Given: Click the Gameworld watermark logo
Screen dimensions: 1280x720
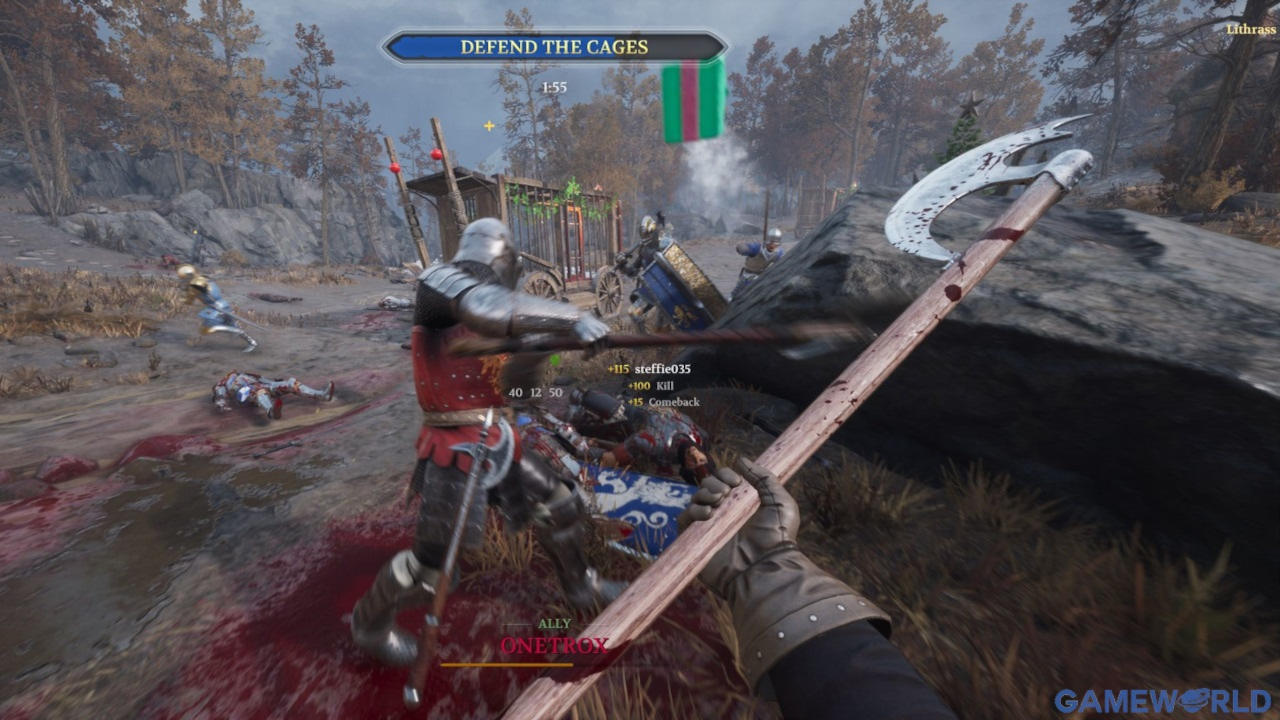Looking at the screenshot, I should pos(1162,700).
